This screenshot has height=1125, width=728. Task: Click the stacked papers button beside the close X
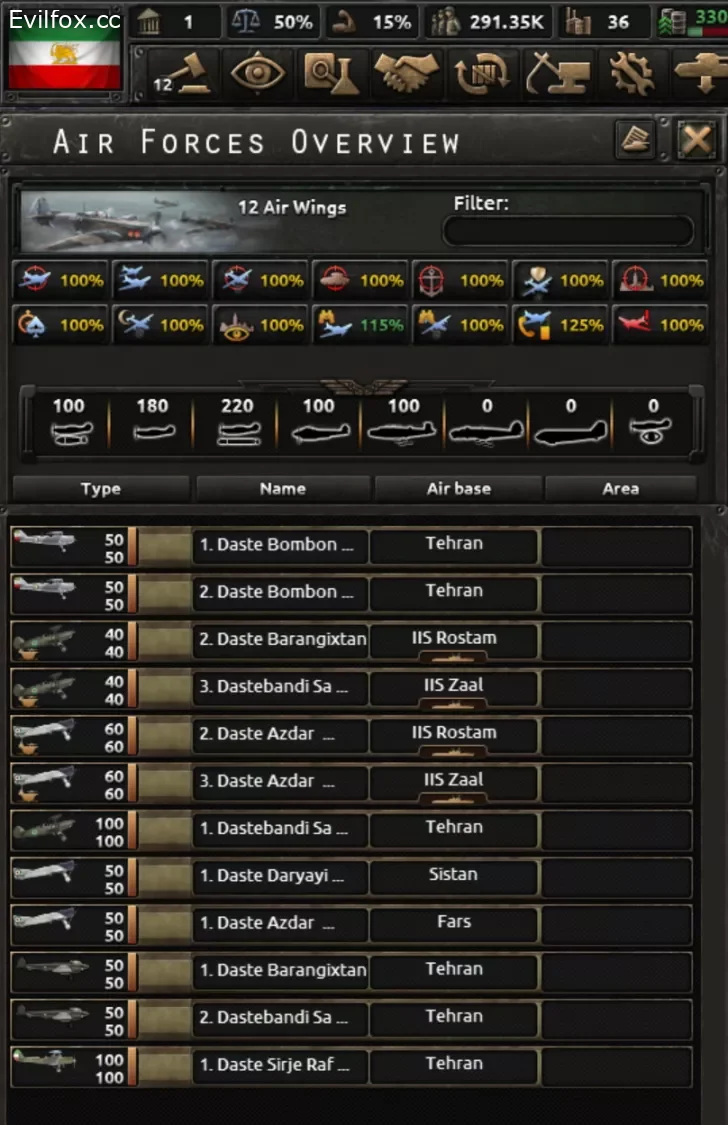(x=634, y=141)
